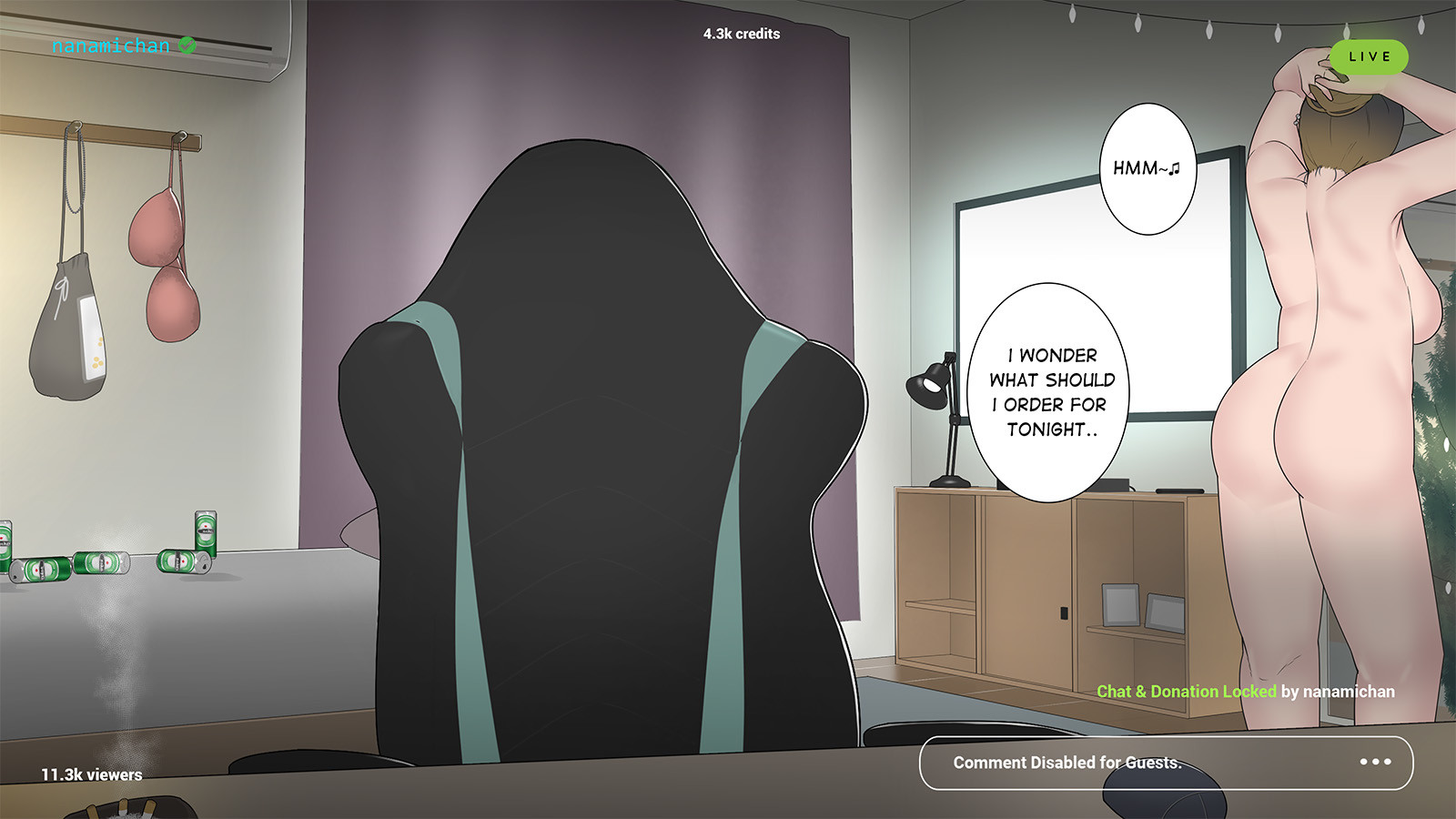The height and width of the screenshot is (819, 1456).
Task: Click the 4.3k credits counter icon
Action: pos(739,35)
